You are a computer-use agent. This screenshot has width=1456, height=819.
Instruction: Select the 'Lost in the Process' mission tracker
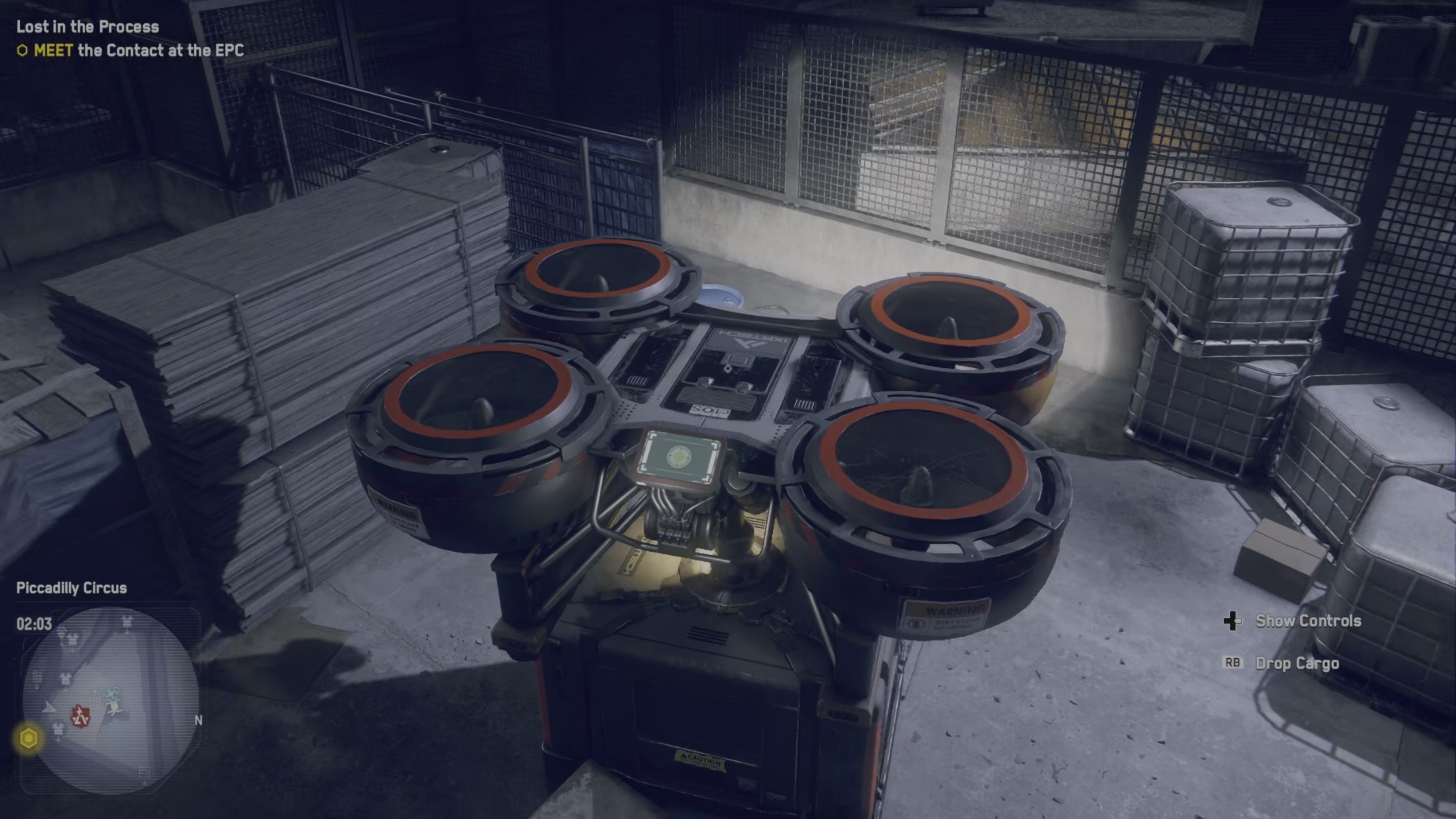[87, 27]
